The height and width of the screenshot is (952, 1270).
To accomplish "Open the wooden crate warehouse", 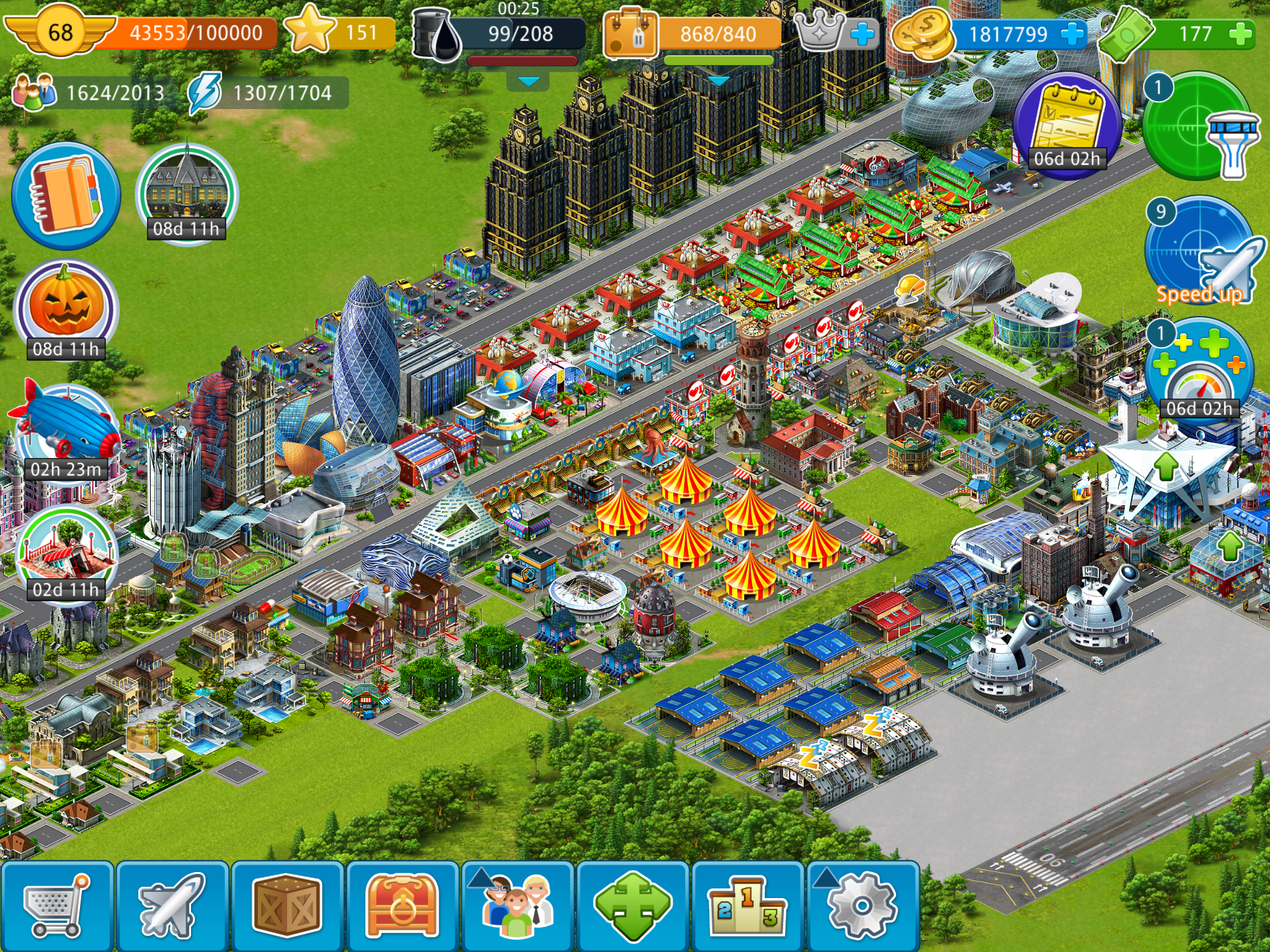I will (287, 906).
